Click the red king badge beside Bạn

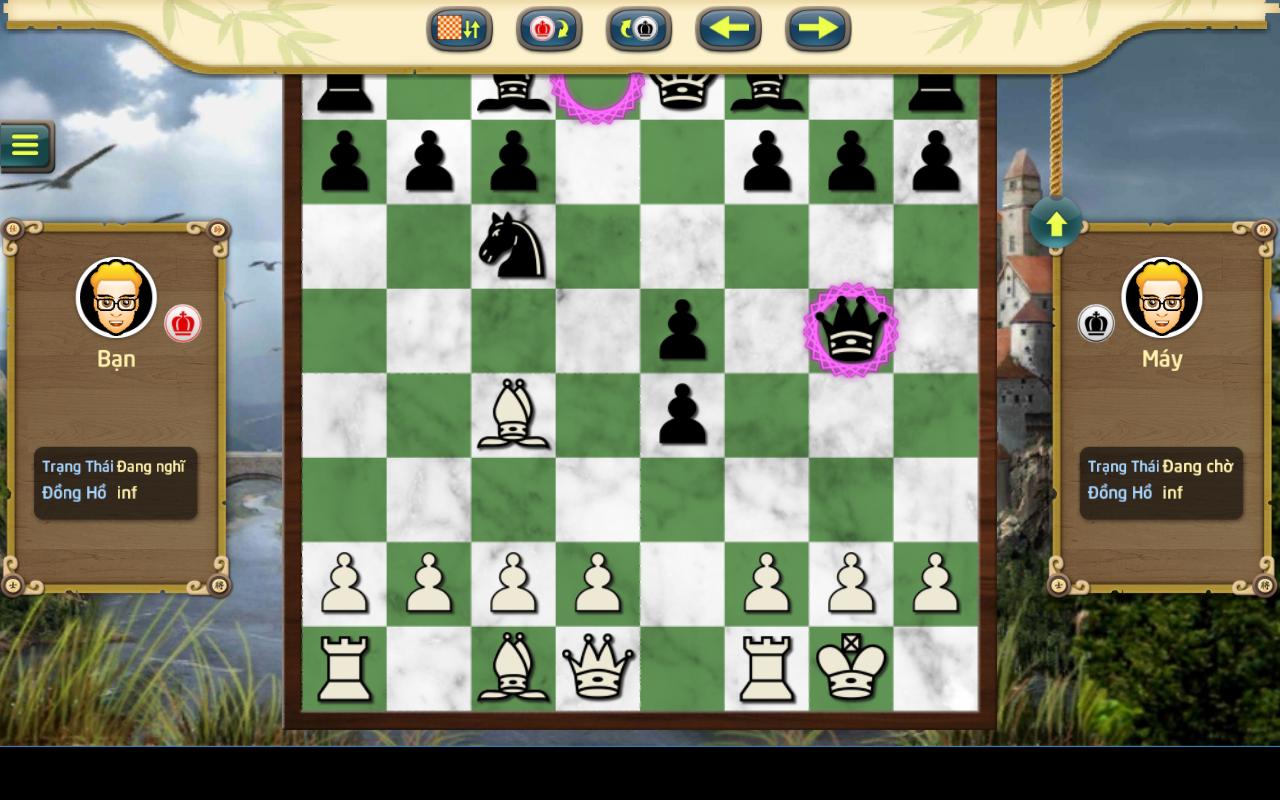click(180, 323)
